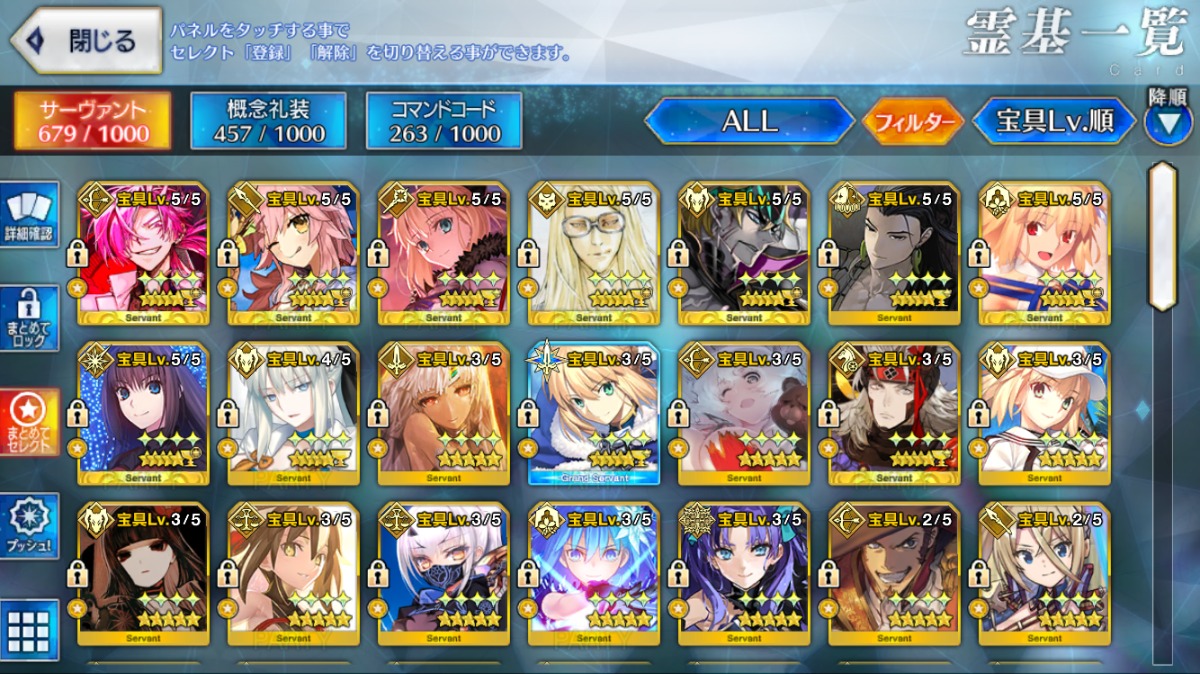
Task: Change the 宝具Lv.順 sort order
Action: pos(1054,122)
